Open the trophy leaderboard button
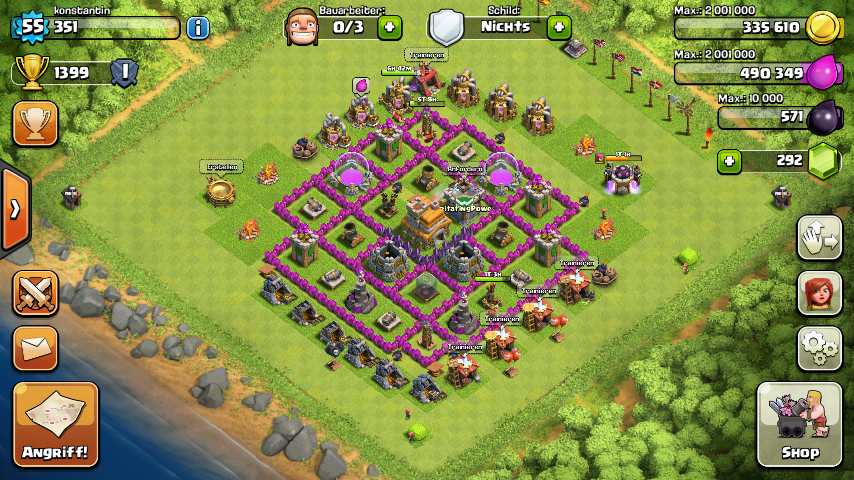The height and width of the screenshot is (480, 854). (x=34, y=123)
